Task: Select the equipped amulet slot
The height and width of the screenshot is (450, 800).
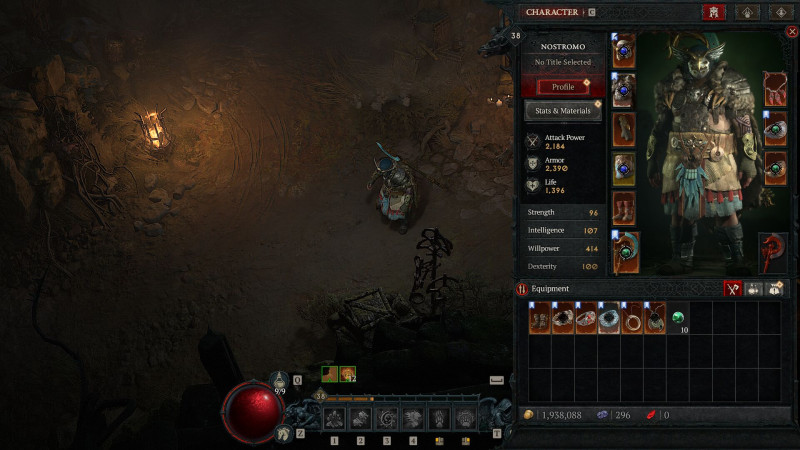Action: (776, 88)
